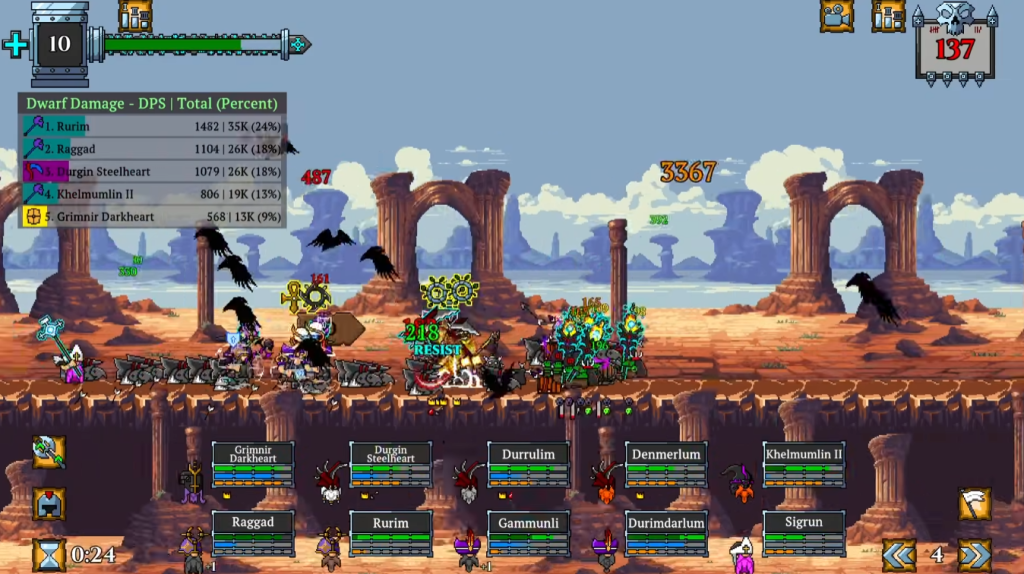Open the helmet icon button
This screenshot has width=1024, height=574.
(x=48, y=503)
